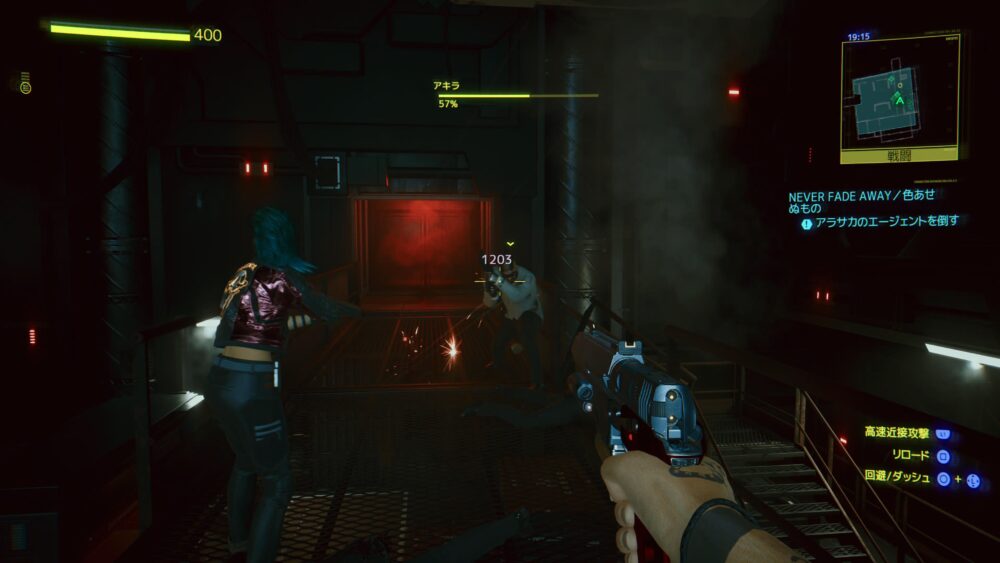Open the minimap in the corner

coord(900,93)
